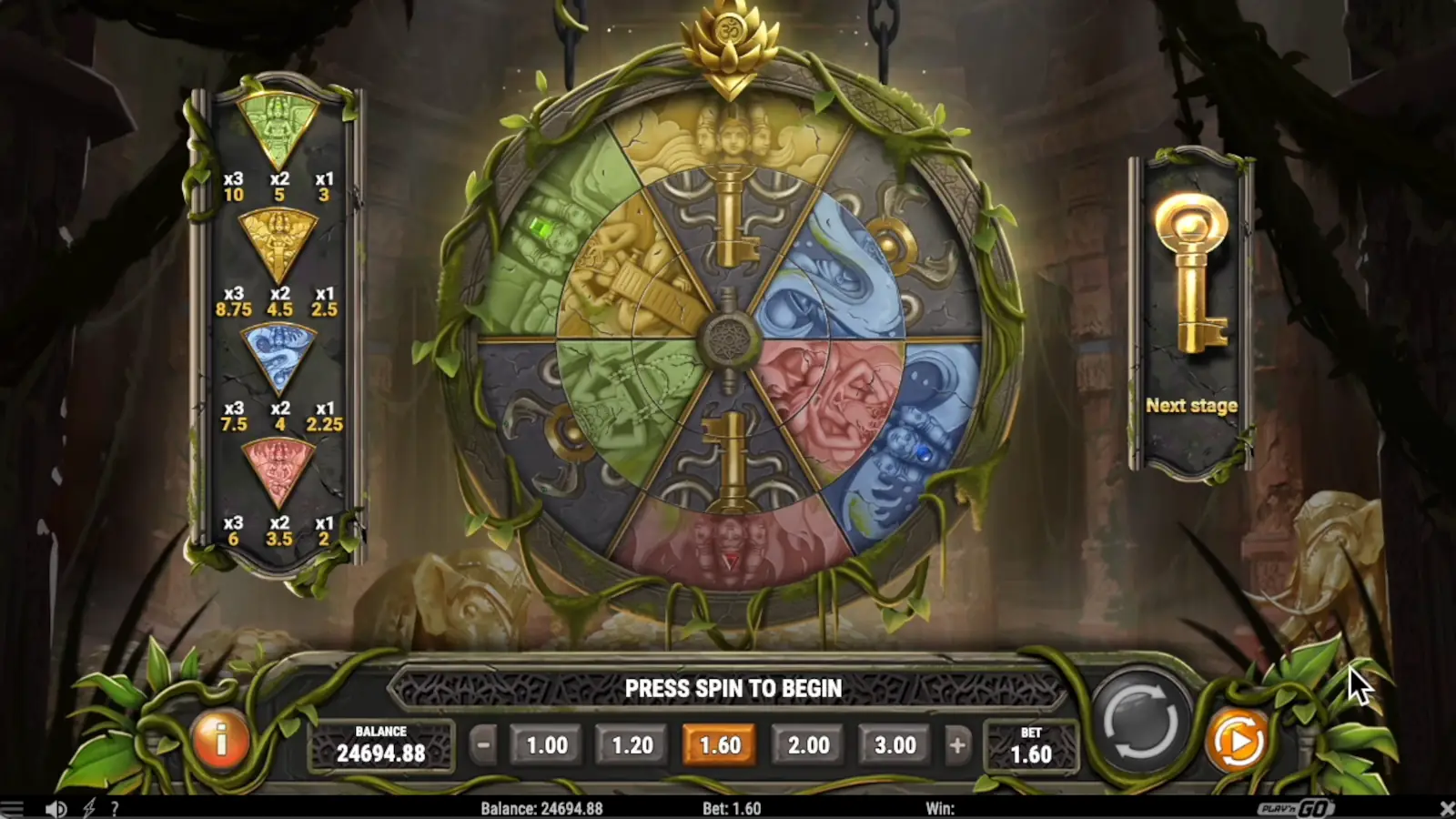Switch focus to the Balance display panel
Screen dimensions: 1456x819
382,743
